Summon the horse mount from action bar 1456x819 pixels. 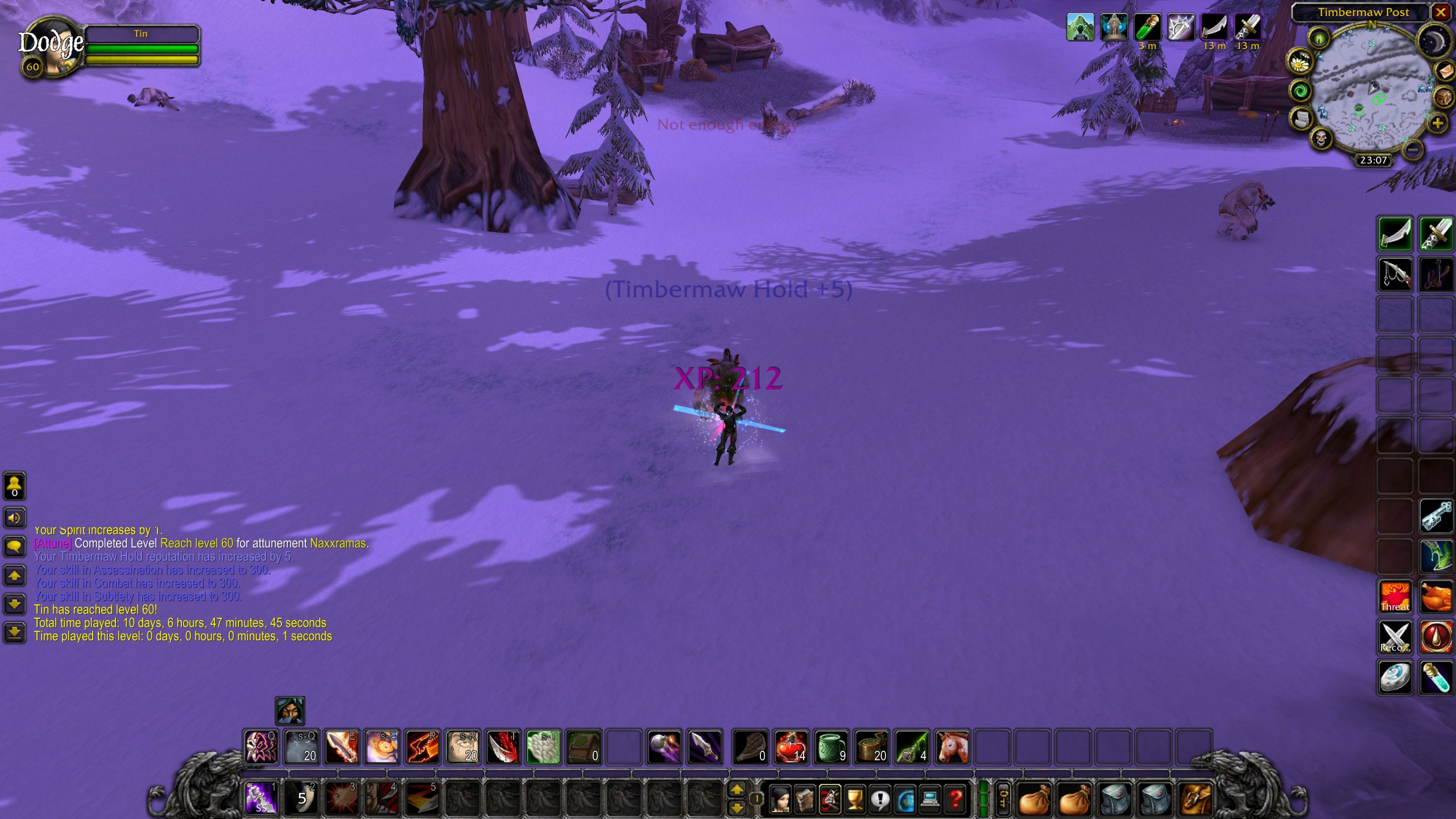pos(952,747)
